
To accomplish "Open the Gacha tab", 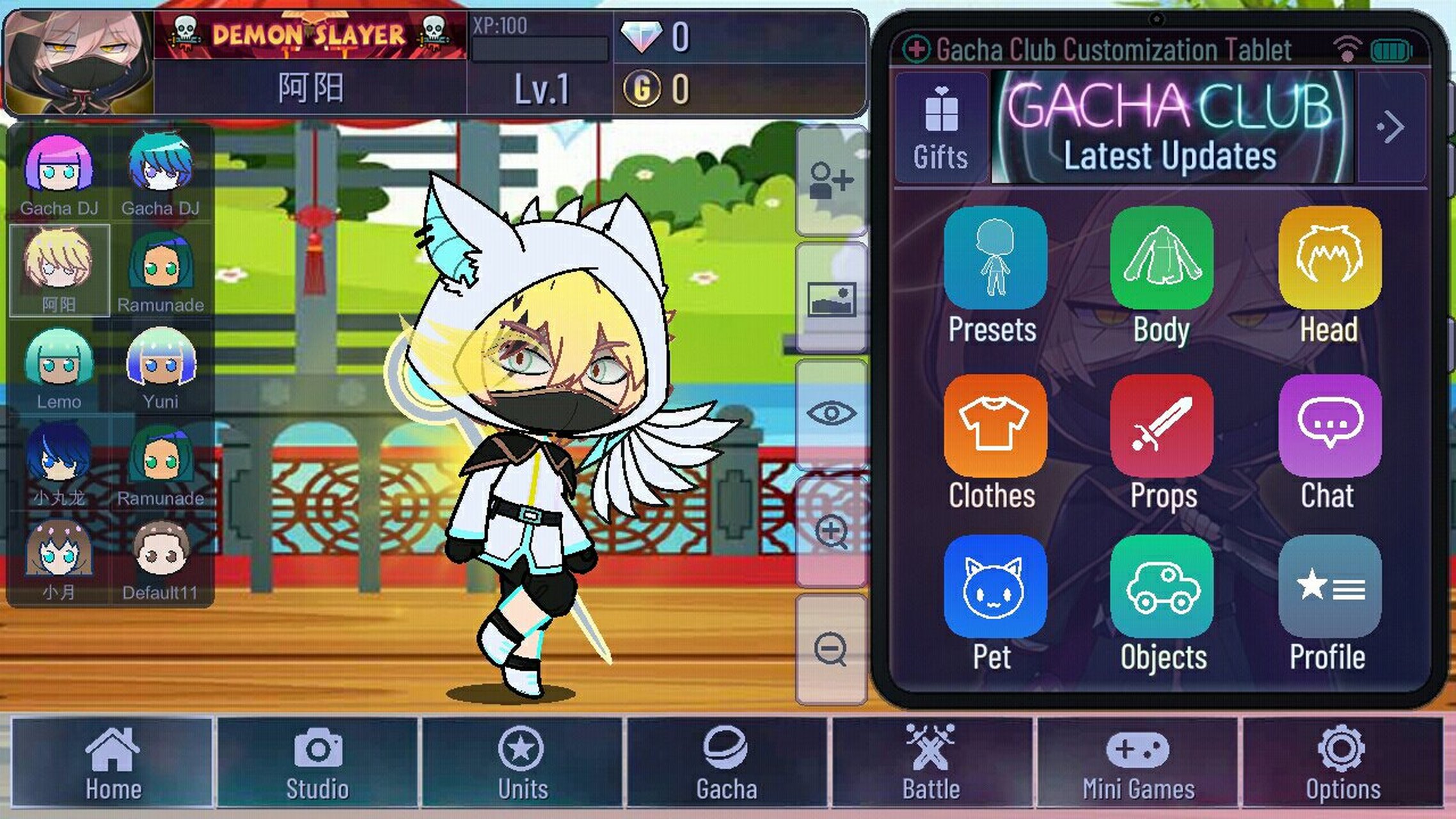I will pyautogui.click(x=727, y=762).
